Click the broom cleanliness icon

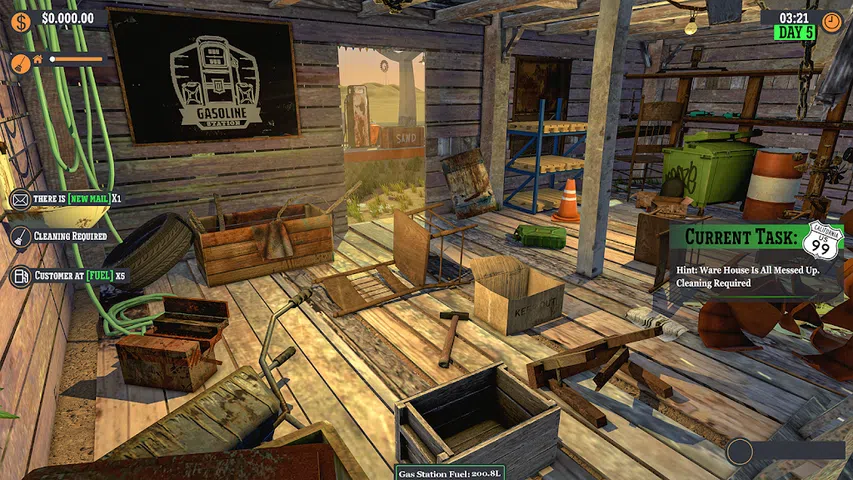tap(19, 61)
